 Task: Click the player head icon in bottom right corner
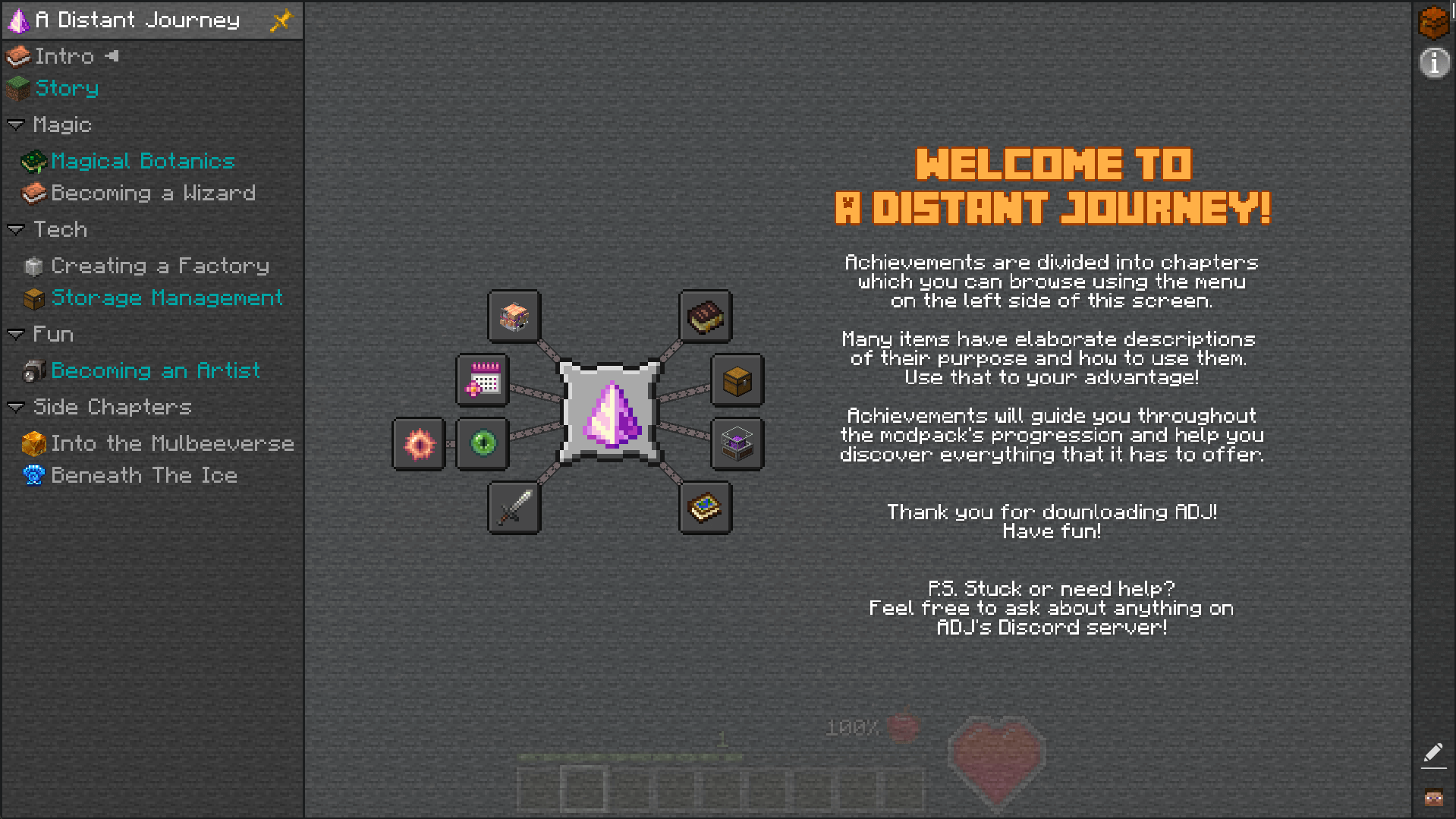coord(1434,797)
